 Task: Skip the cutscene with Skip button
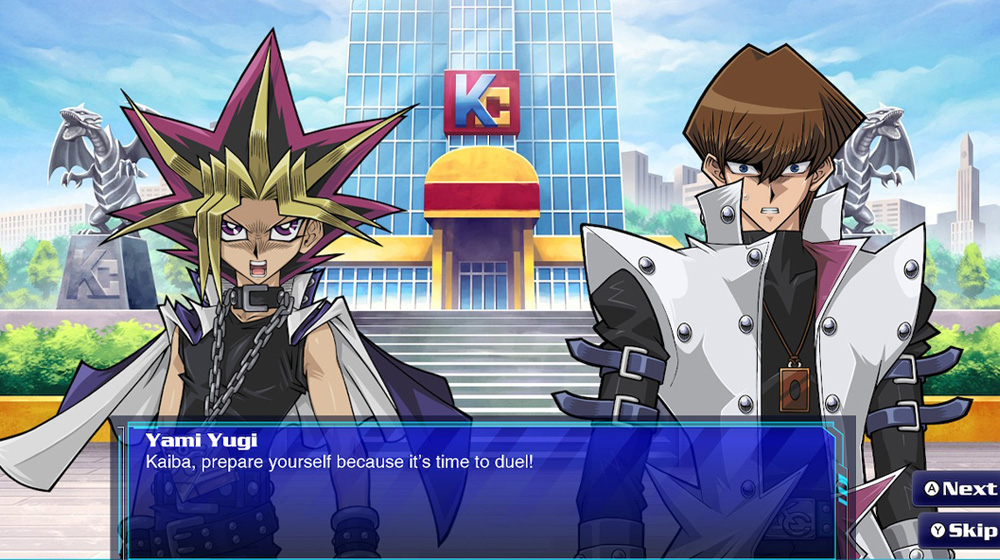962,530
